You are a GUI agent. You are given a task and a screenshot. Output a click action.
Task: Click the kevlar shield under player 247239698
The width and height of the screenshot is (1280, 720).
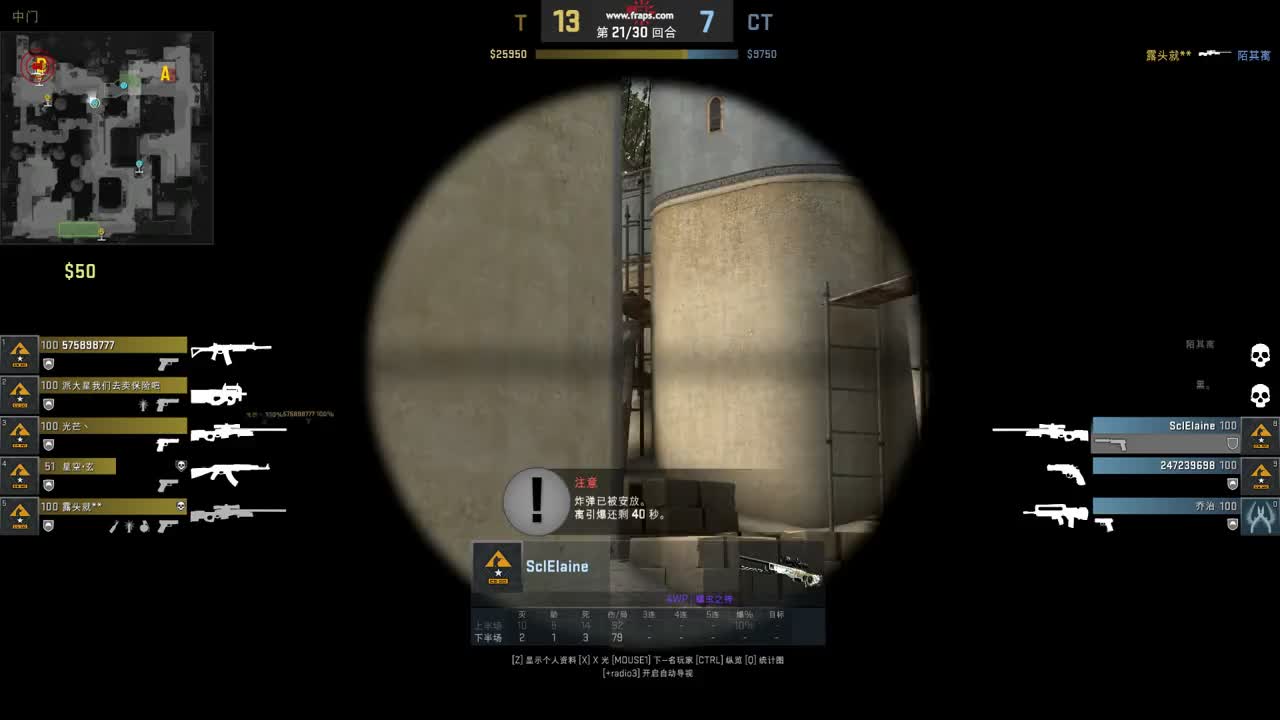[x=1233, y=484]
